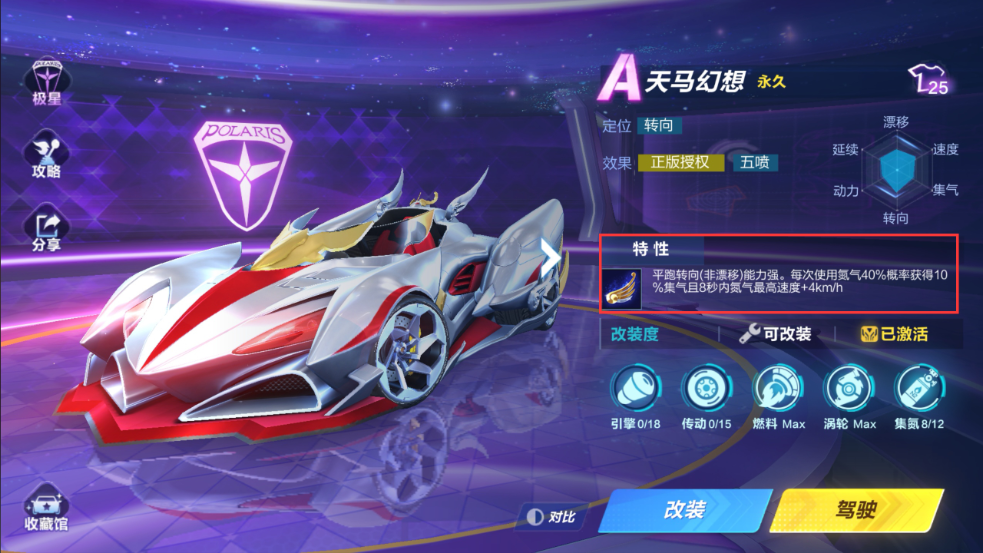Toggle the 对比 compare option
Image resolution: width=983 pixels, height=553 pixels.
[x=552, y=516]
